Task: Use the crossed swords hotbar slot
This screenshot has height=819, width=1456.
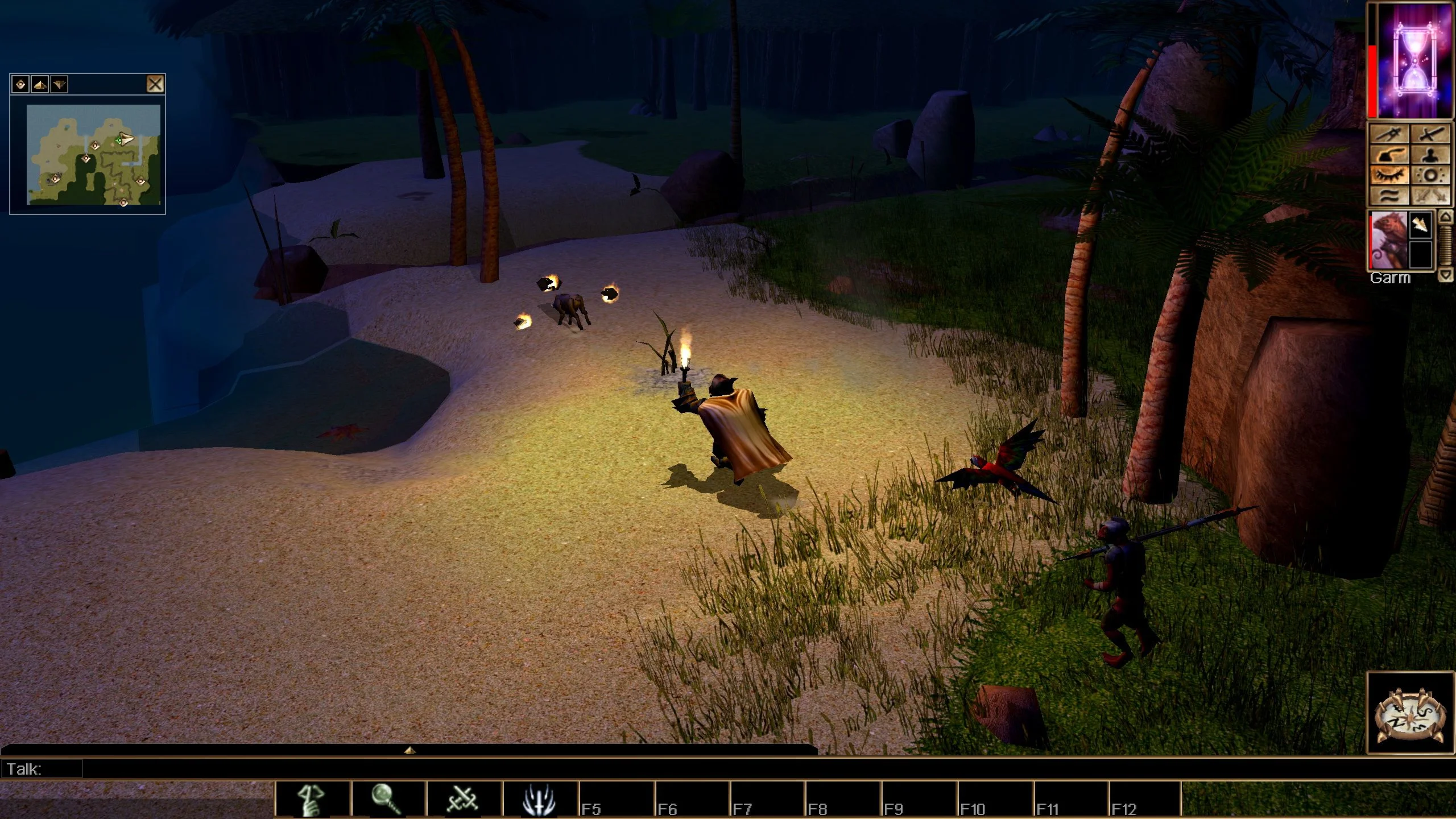Action: click(x=464, y=799)
